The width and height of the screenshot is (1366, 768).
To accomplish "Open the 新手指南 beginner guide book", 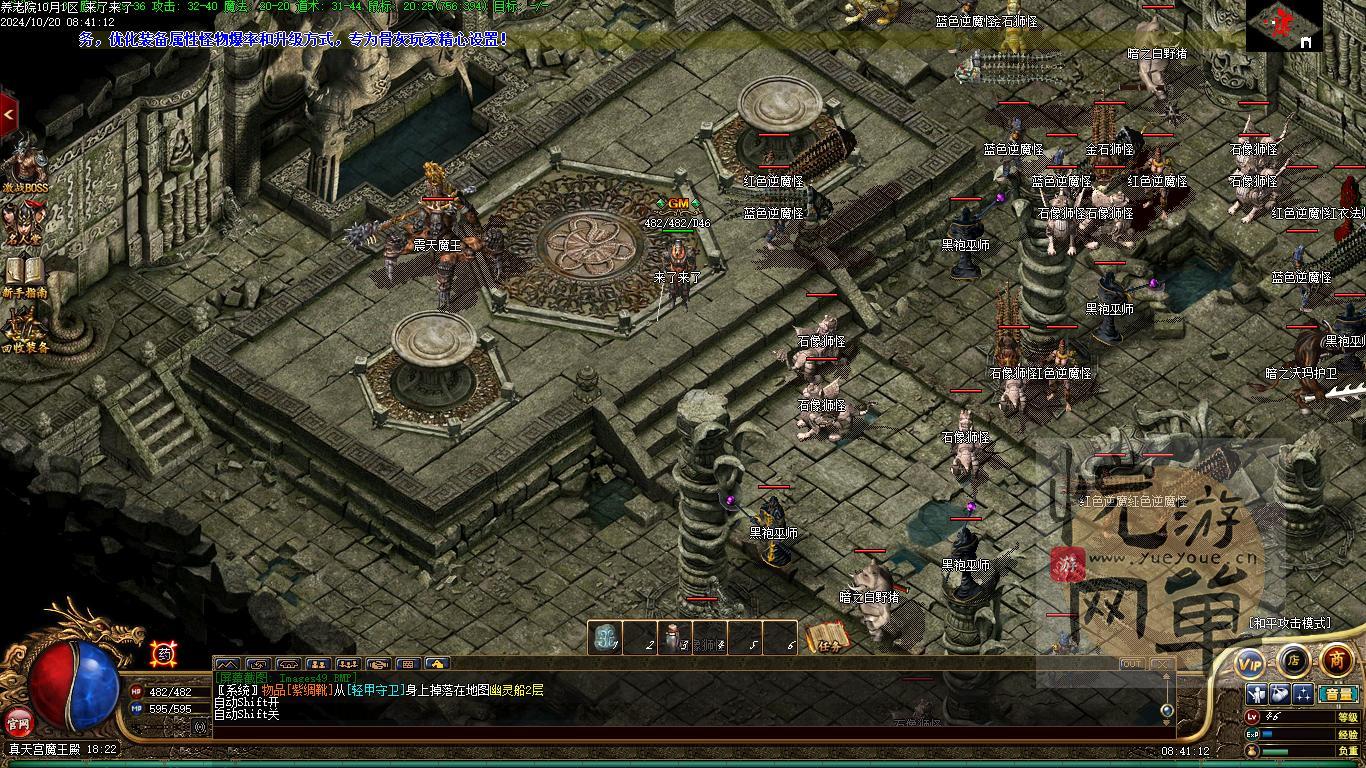I will 25,275.
